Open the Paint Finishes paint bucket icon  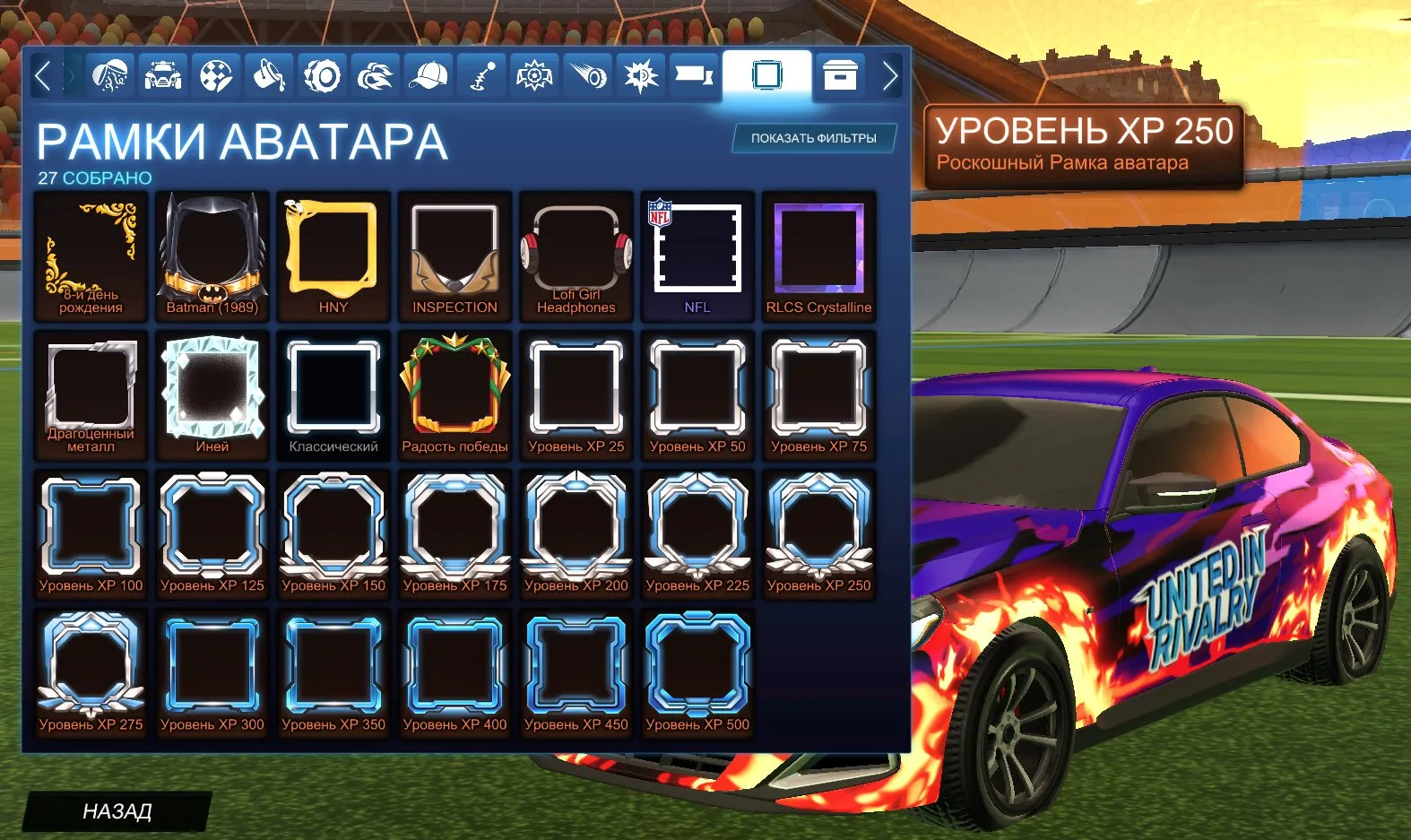point(271,77)
